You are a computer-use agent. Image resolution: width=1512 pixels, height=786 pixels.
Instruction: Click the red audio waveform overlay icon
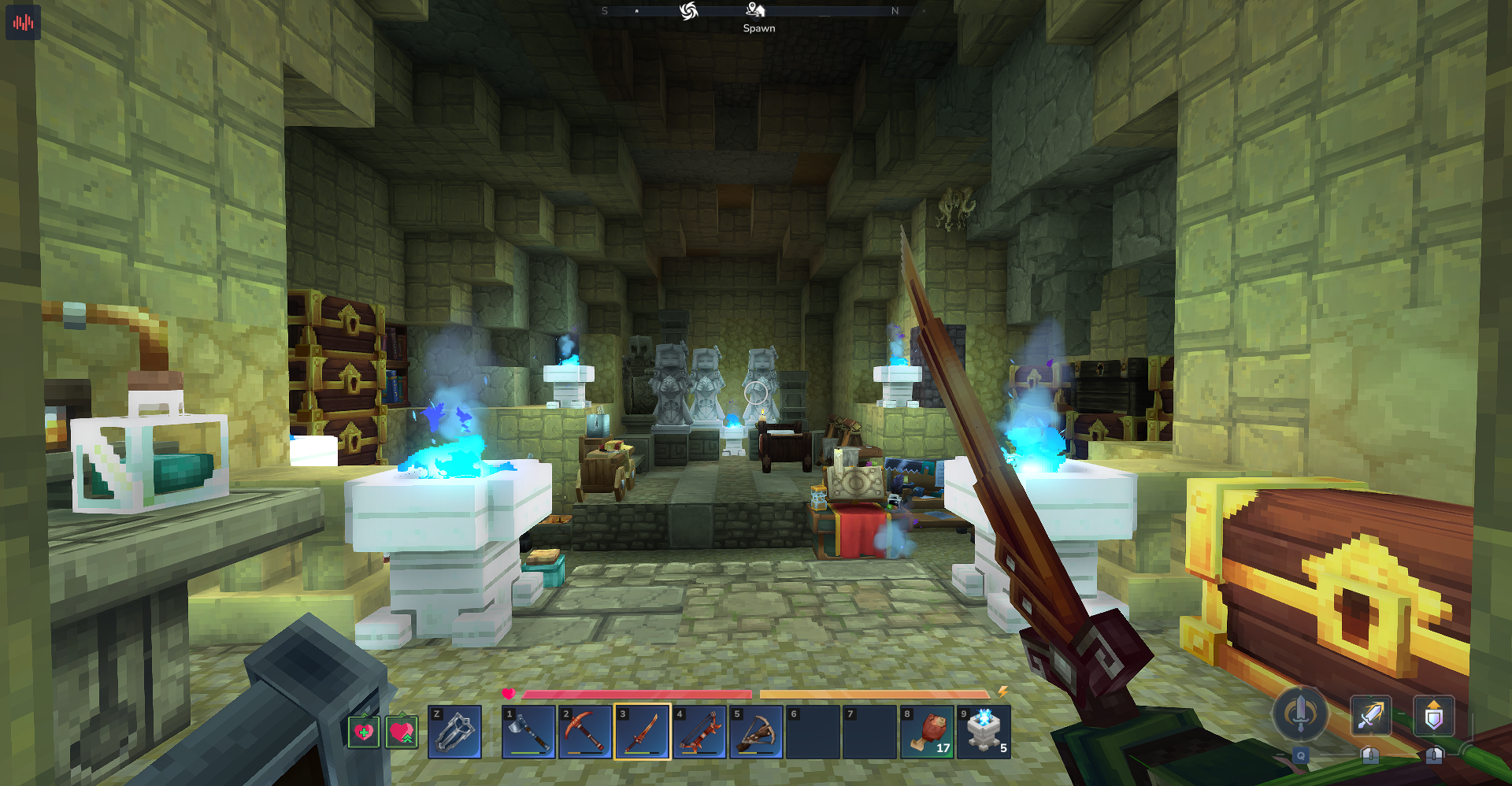click(23, 22)
